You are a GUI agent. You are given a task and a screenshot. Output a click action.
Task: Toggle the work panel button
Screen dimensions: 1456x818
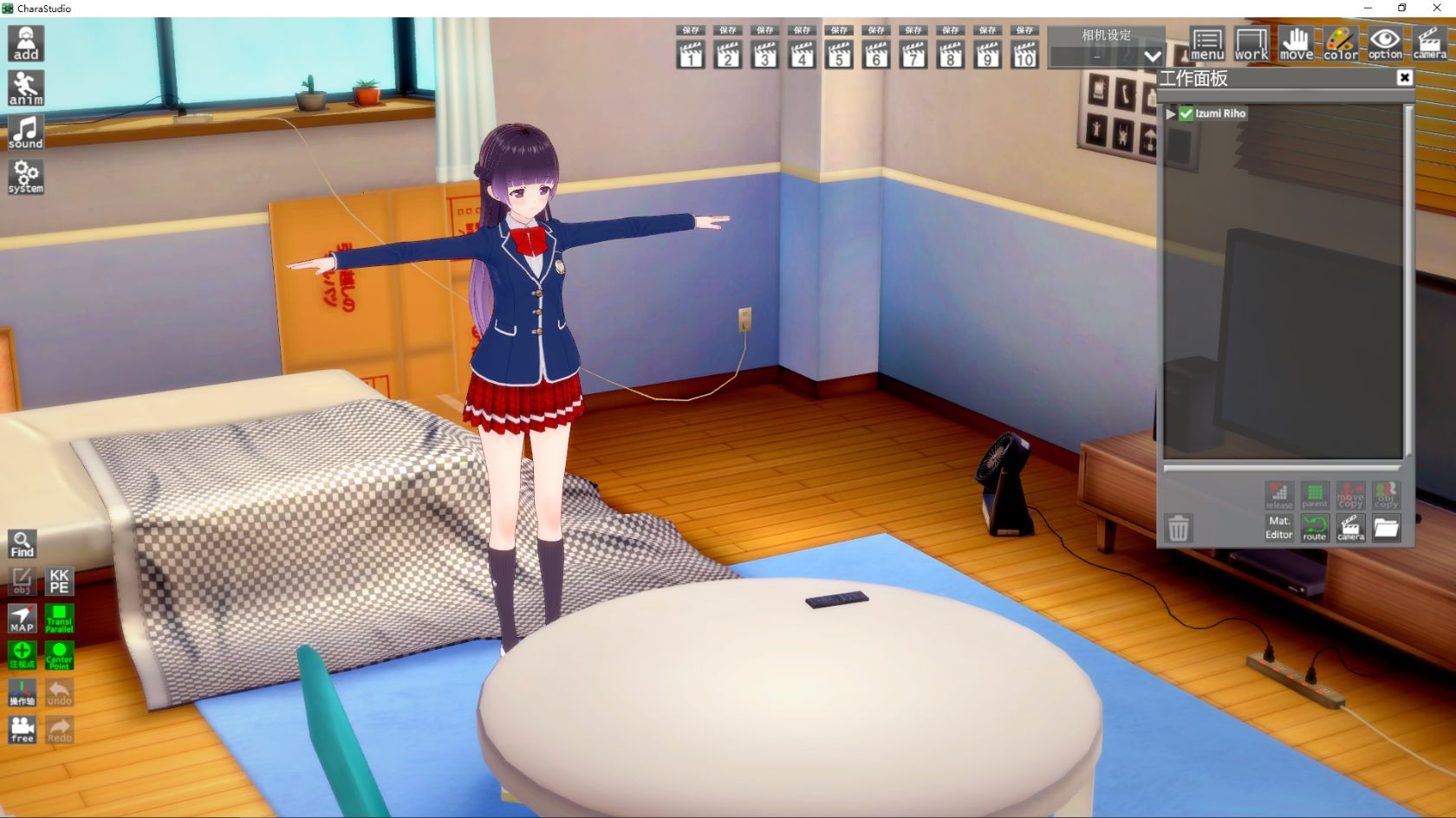(1251, 43)
